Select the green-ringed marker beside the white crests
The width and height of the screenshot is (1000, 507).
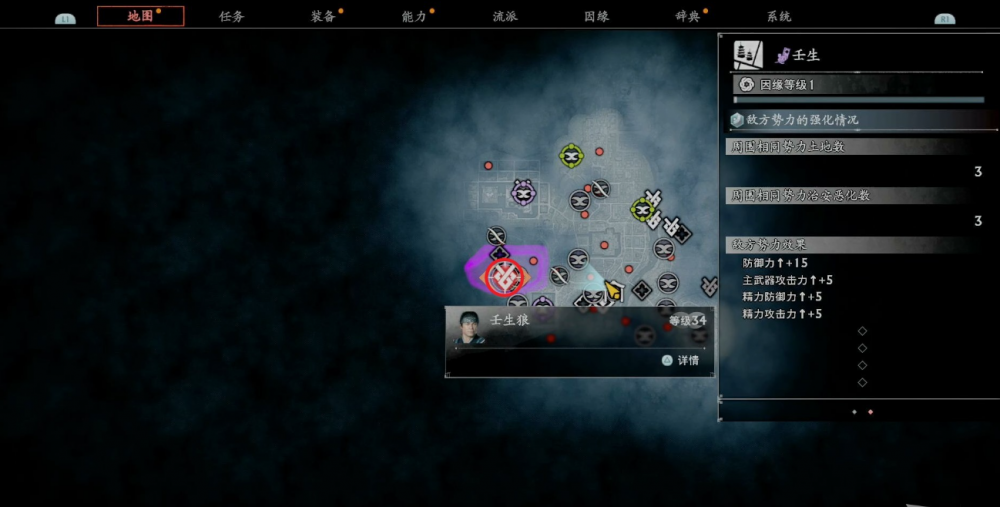pyautogui.click(x=643, y=209)
